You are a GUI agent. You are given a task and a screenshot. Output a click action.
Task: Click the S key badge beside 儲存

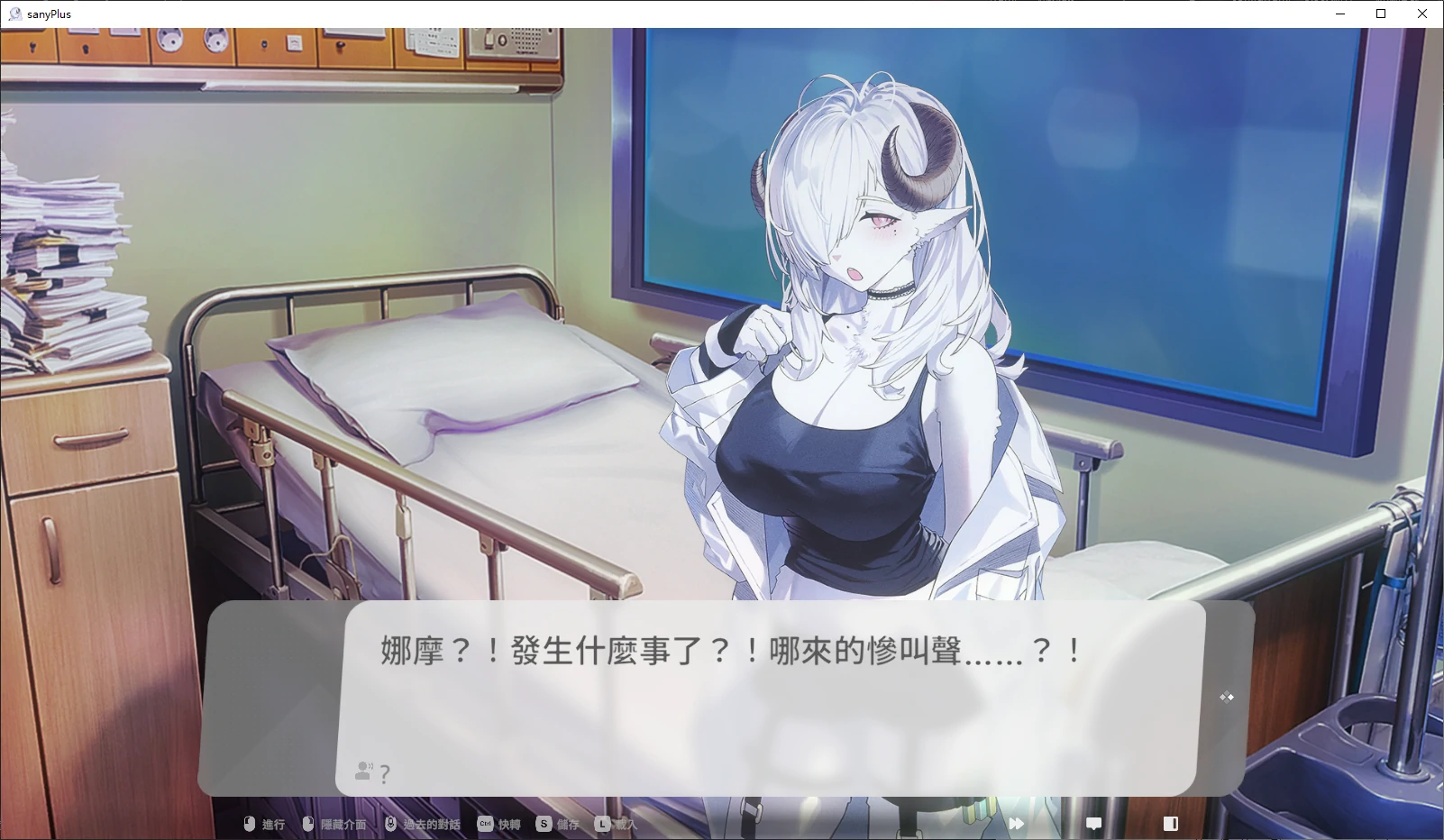click(x=543, y=823)
